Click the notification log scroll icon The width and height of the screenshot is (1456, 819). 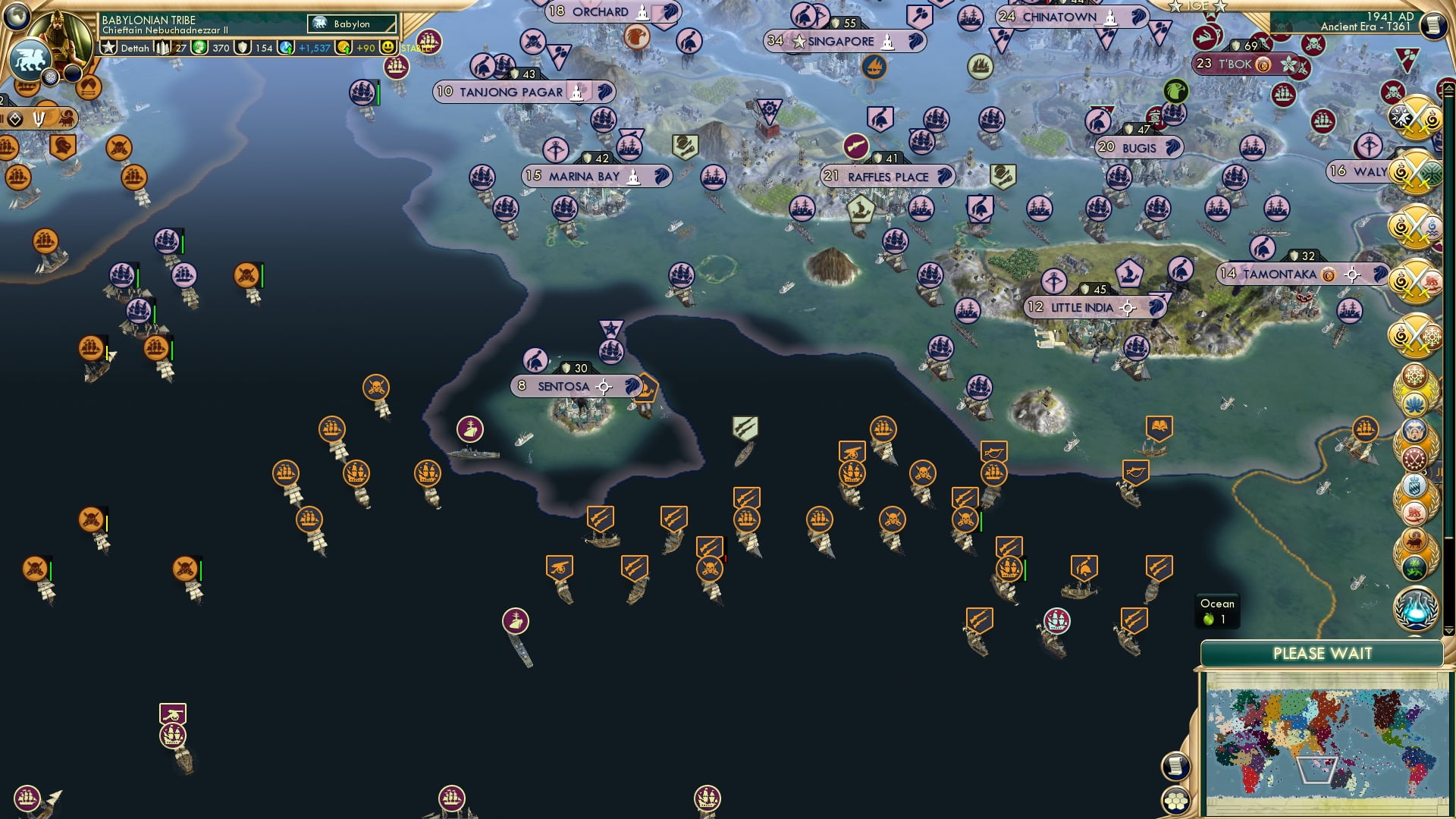coord(1175,767)
